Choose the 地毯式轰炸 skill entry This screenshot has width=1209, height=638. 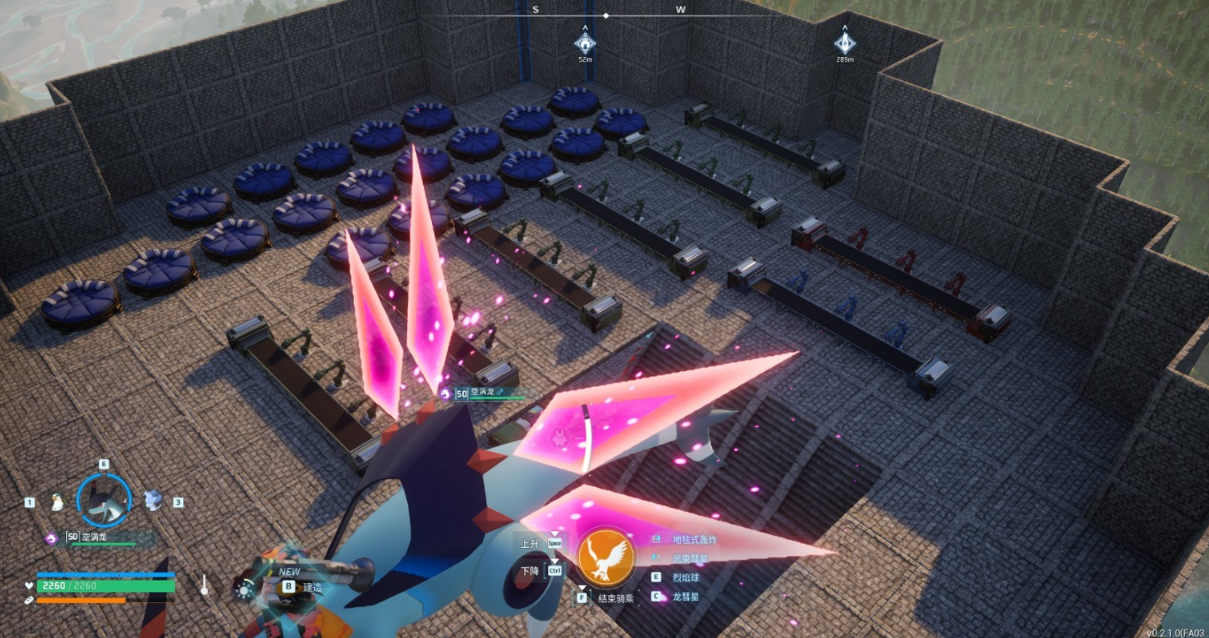[x=694, y=539]
